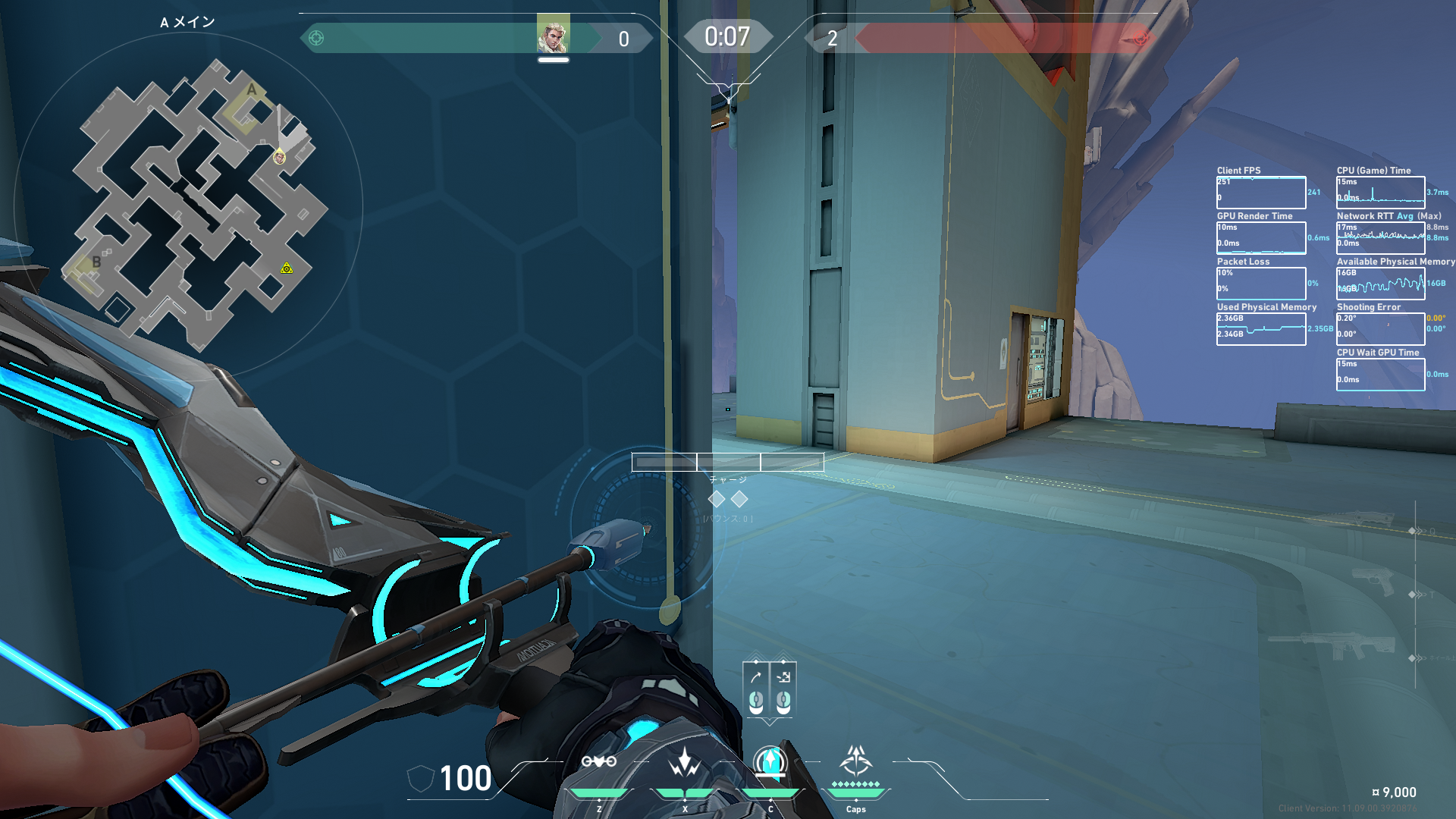Click the circular minimap
Image resolution: width=1456 pixels, height=819 pixels.
(x=188, y=205)
